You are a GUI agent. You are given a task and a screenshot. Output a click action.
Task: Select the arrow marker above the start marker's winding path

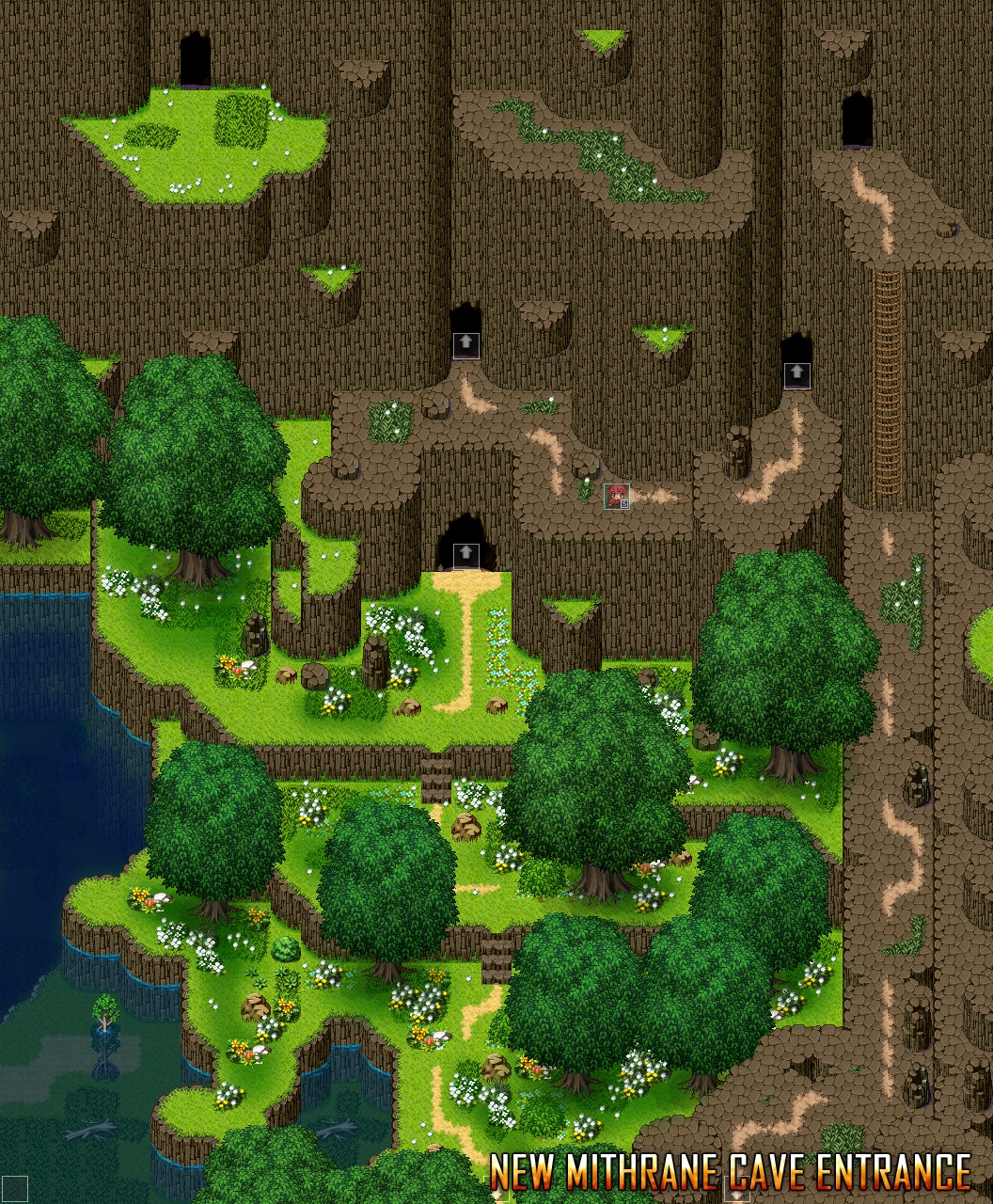pyautogui.click(x=465, y=344)
